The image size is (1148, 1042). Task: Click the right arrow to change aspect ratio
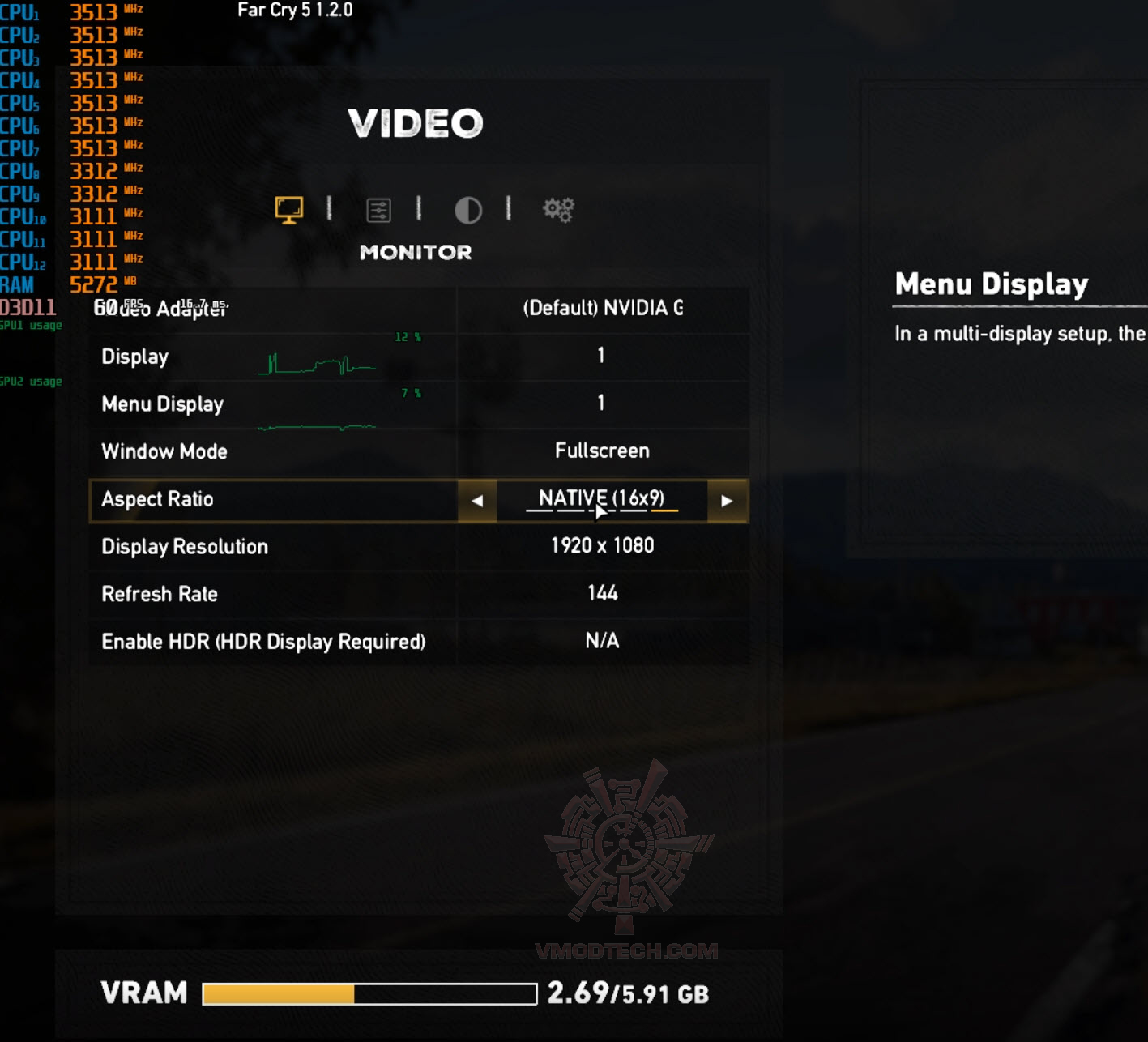coord(727,502)
